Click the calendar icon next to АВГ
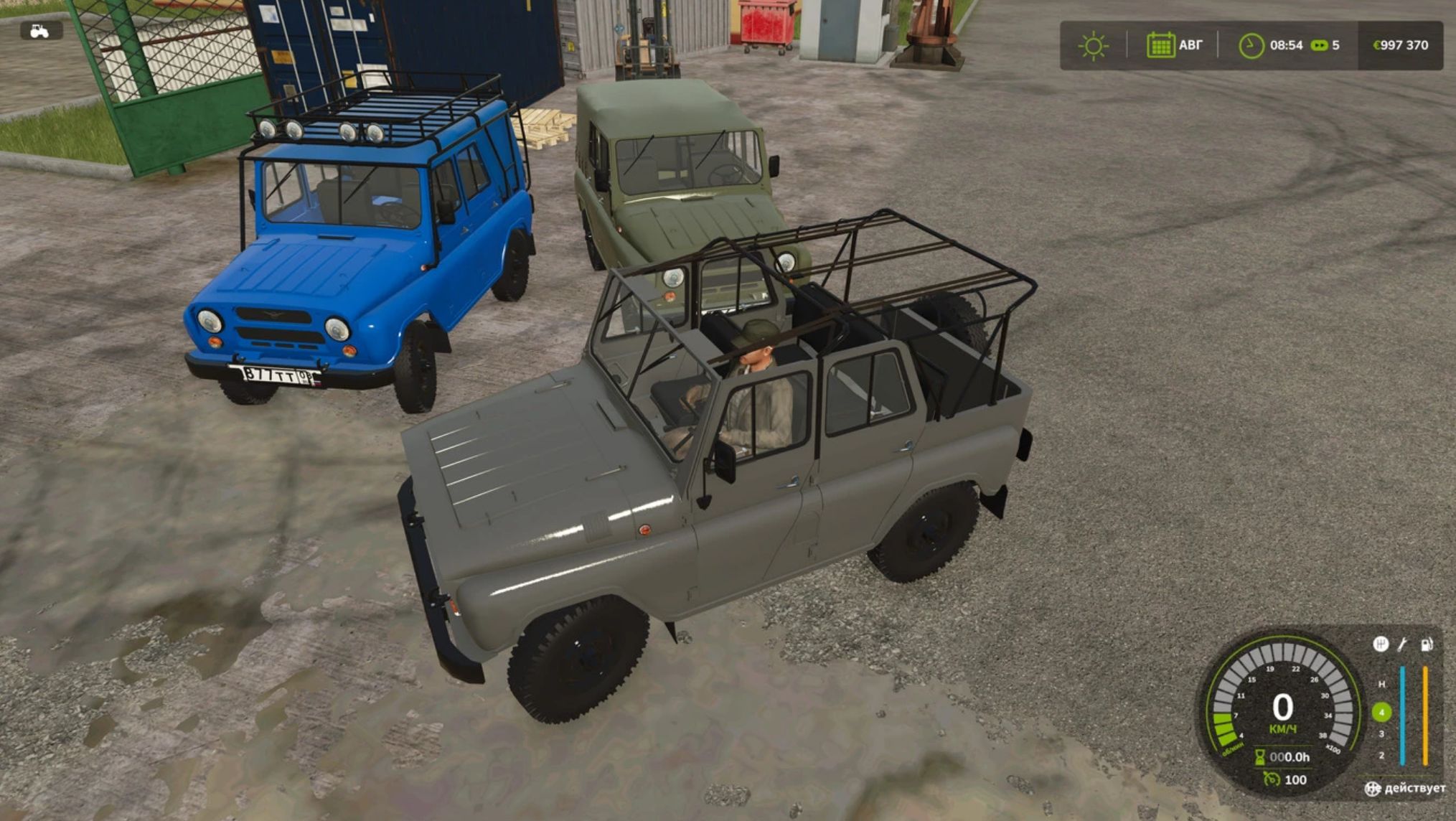This screenshot has height=821, width=1456. coord(1161,45)
